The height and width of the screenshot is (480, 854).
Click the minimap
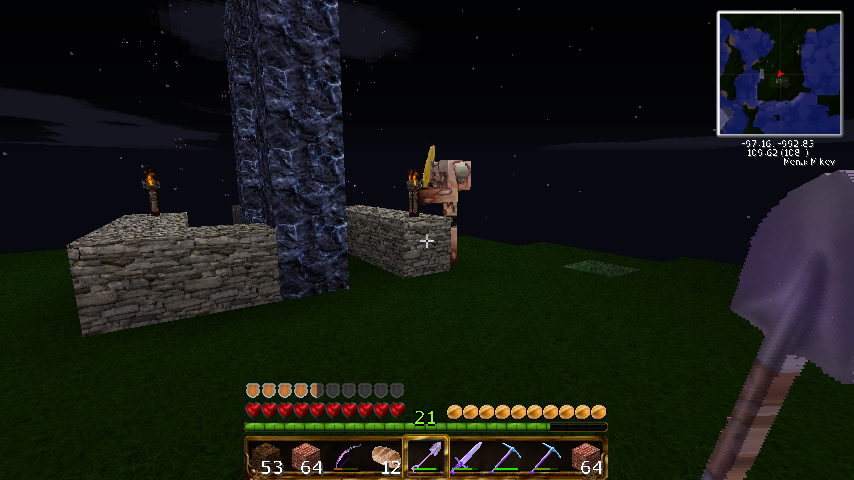779,73
